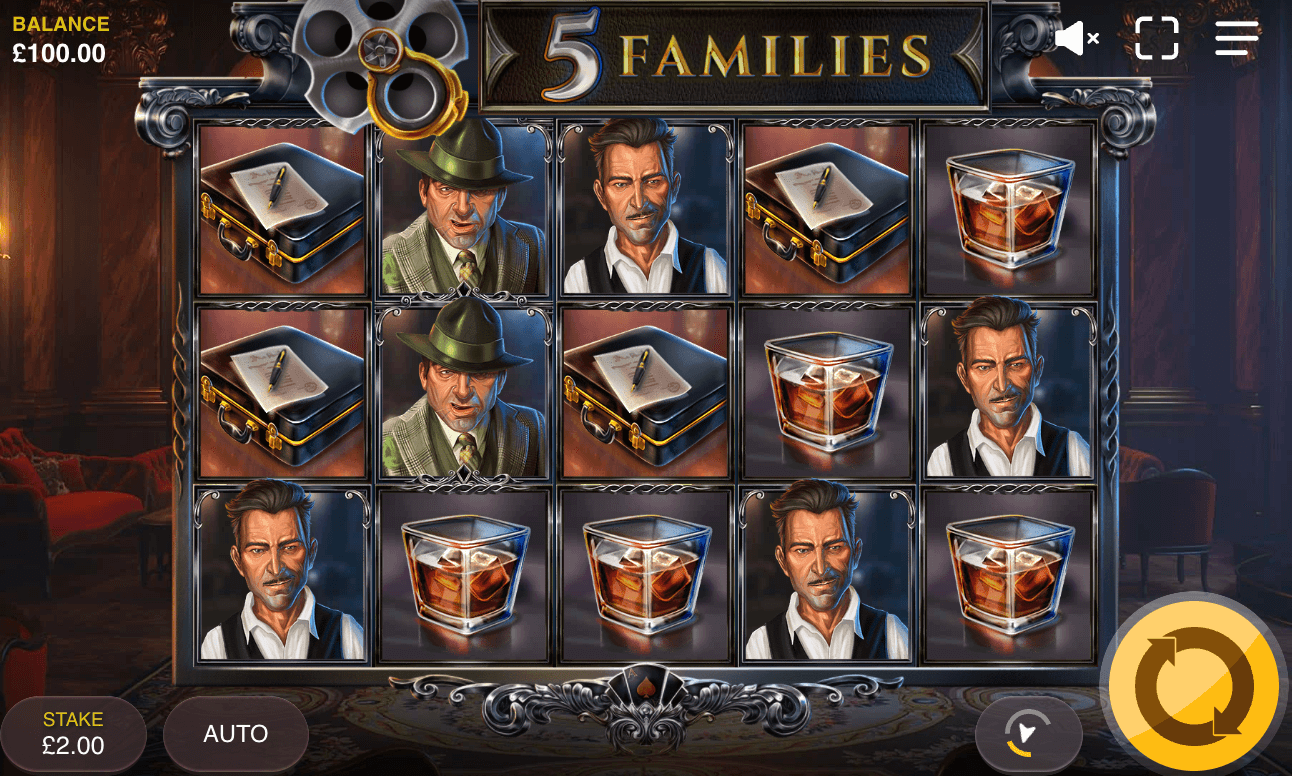
Task: Click the vested man symbol atop reel three
Action: tap(645, 207)
